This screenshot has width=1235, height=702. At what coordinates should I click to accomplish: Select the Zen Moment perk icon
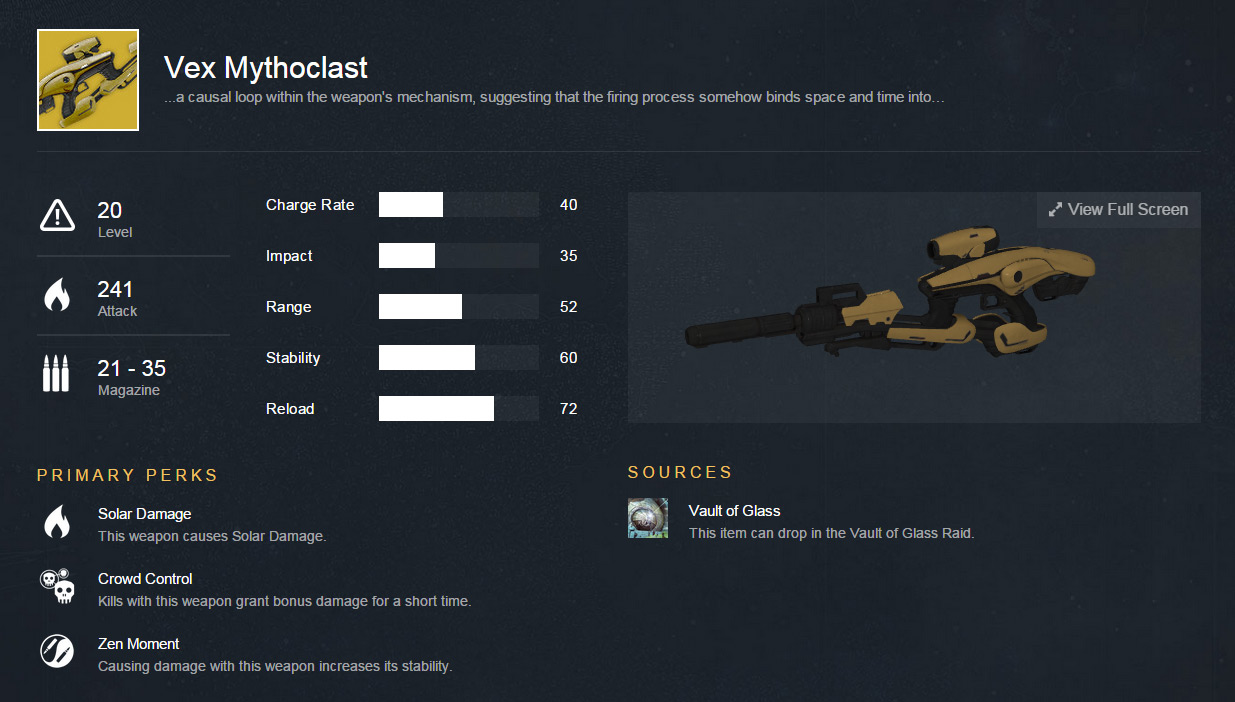(x=57, y=652)
